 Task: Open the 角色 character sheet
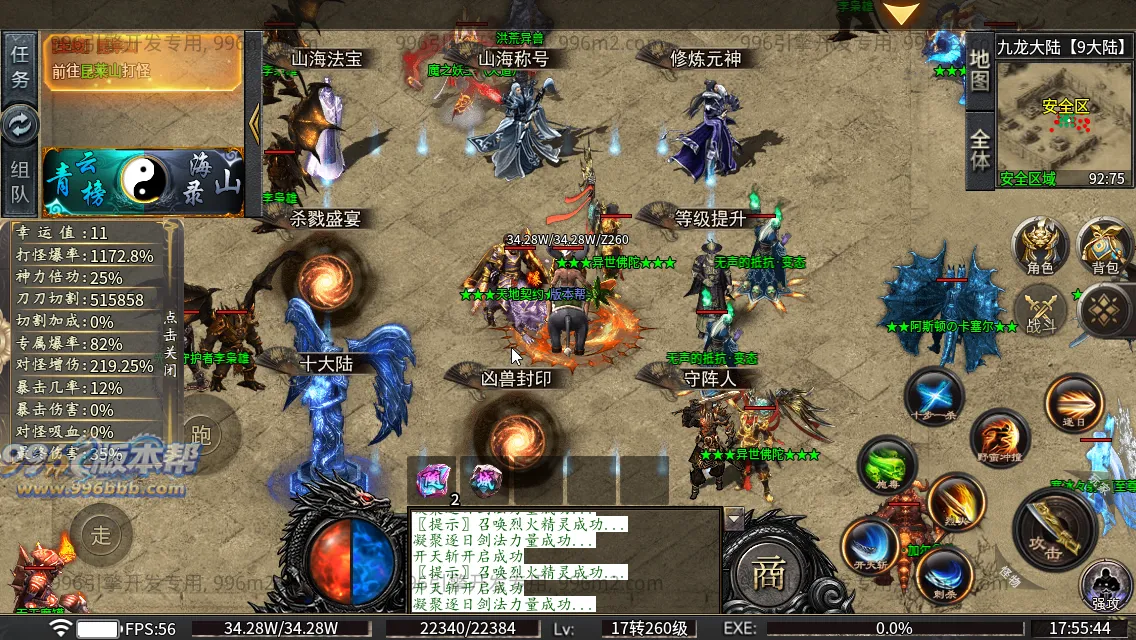pyautogui.click(x=1039, y=246)
